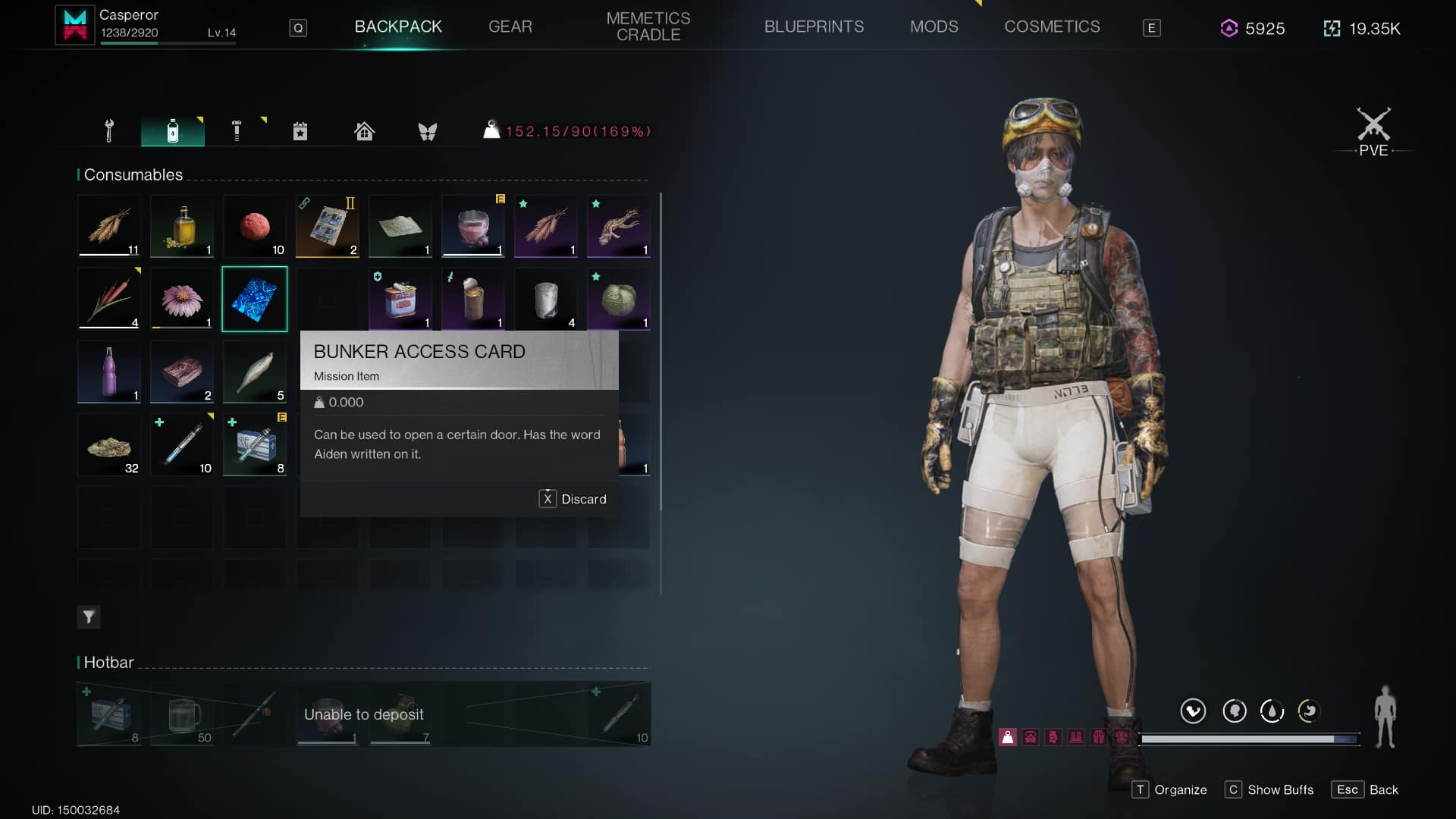Screen dimensions: 1456x819
Task: Go to the Blueprints tab
Action: [x=814, y=27]
